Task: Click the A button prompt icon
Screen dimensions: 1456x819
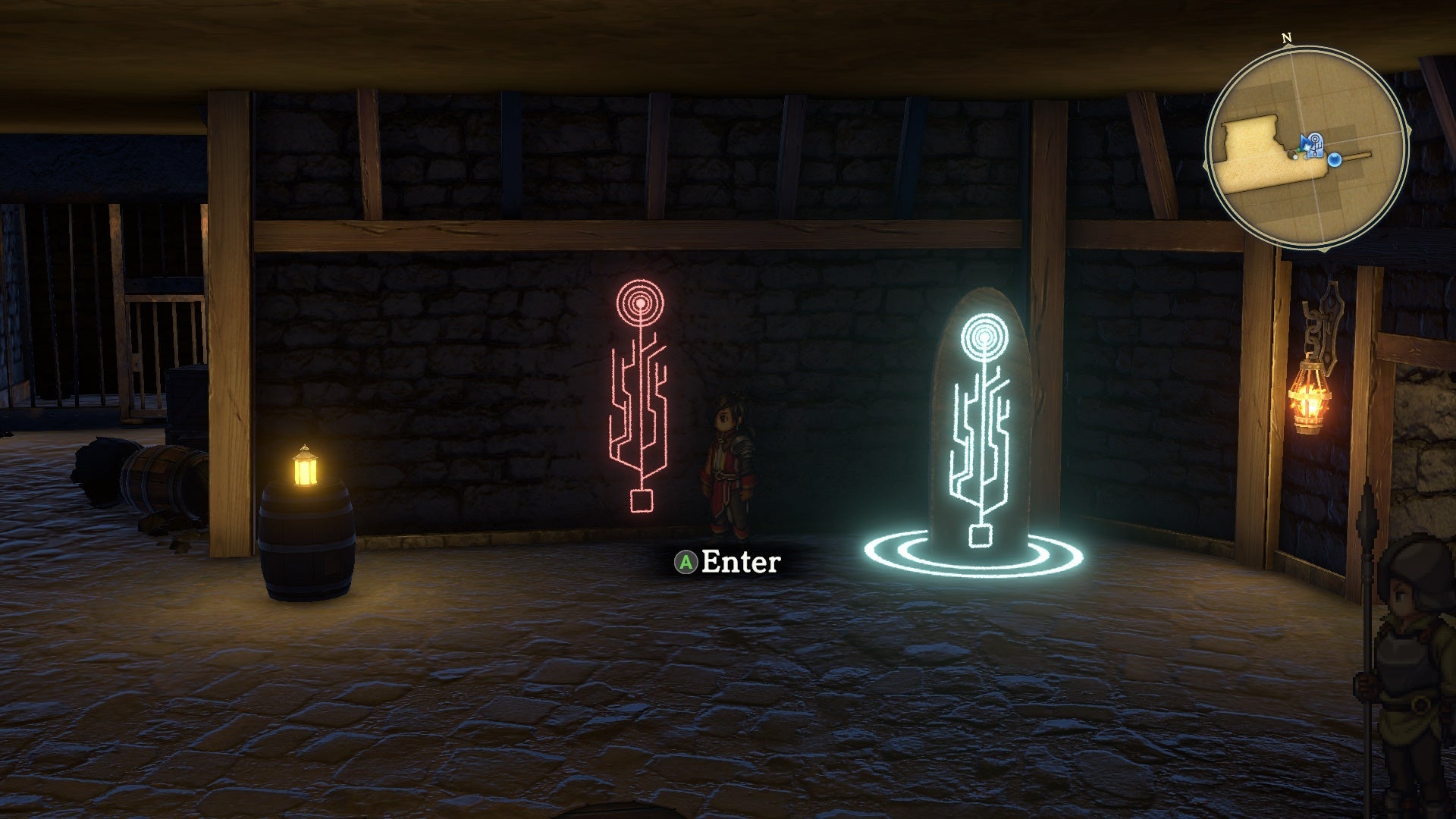Action: (x=685, y=562)
